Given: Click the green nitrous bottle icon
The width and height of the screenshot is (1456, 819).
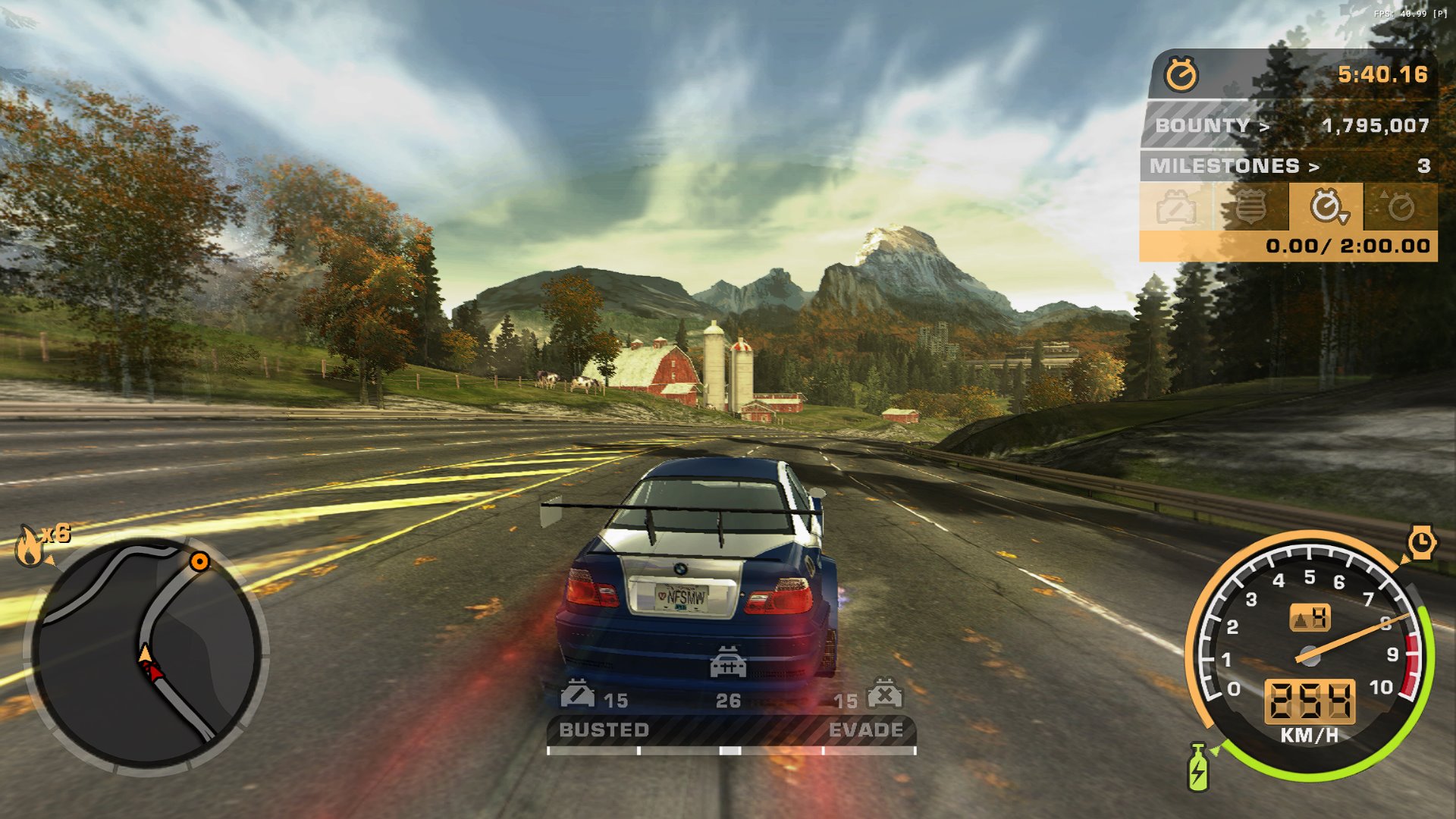Looking at the screenshot, I should pos(1198,767).
